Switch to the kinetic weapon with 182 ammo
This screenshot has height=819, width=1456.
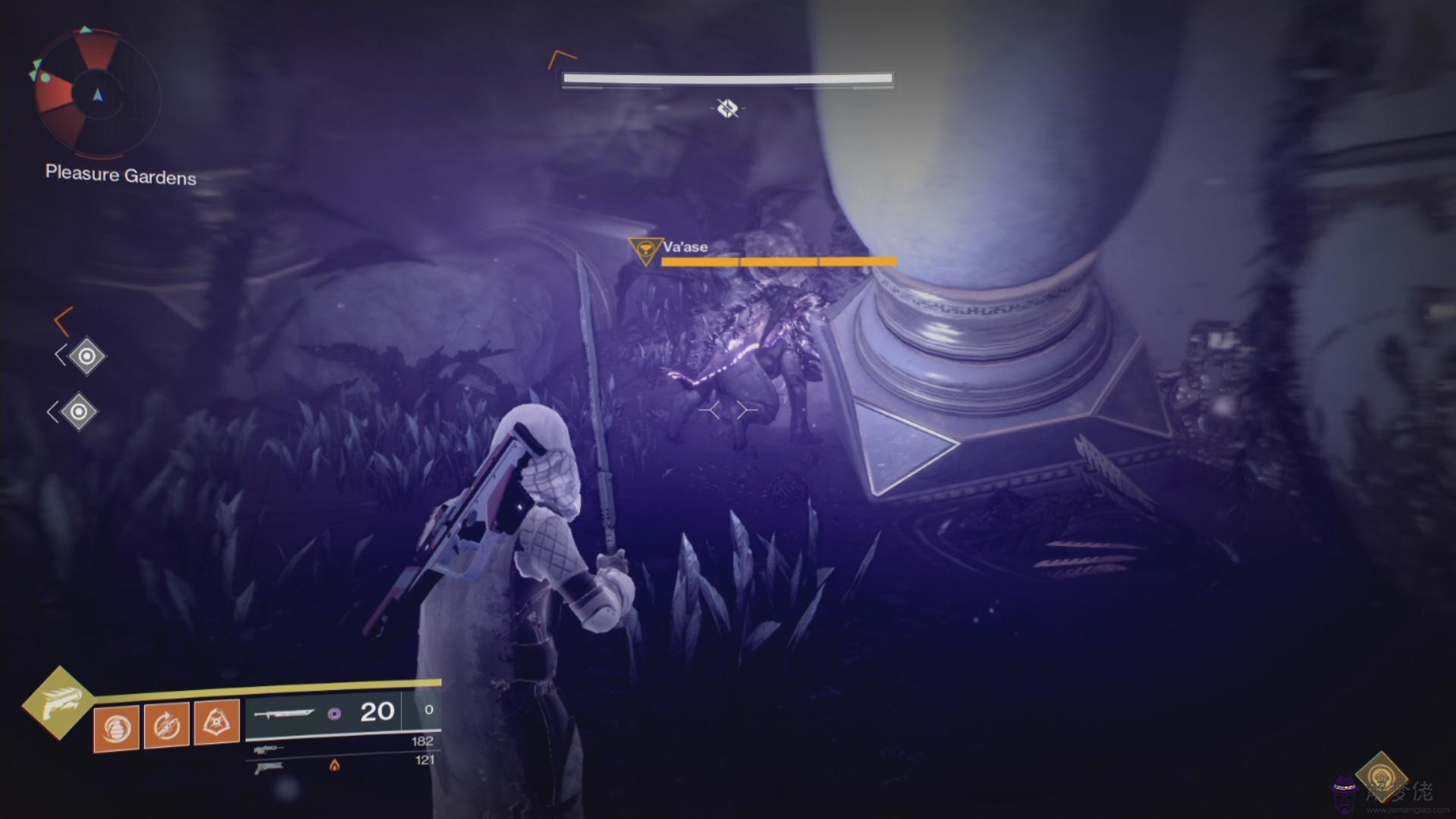[268, 749]
